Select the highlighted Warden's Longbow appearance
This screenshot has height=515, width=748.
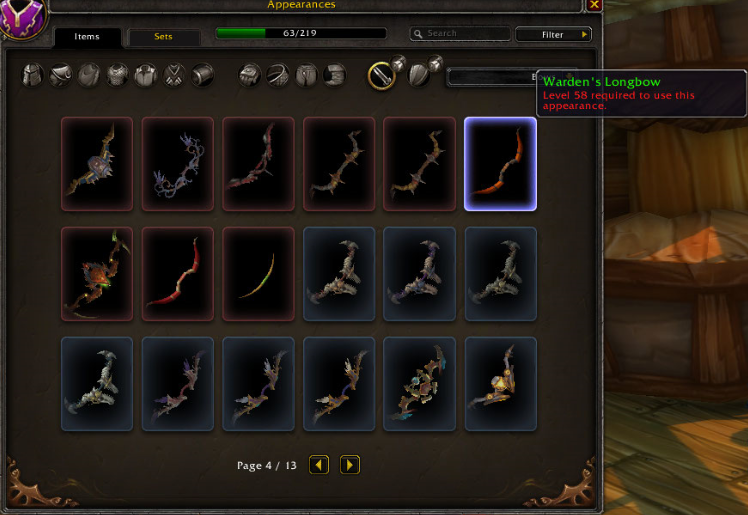(500, 164)
